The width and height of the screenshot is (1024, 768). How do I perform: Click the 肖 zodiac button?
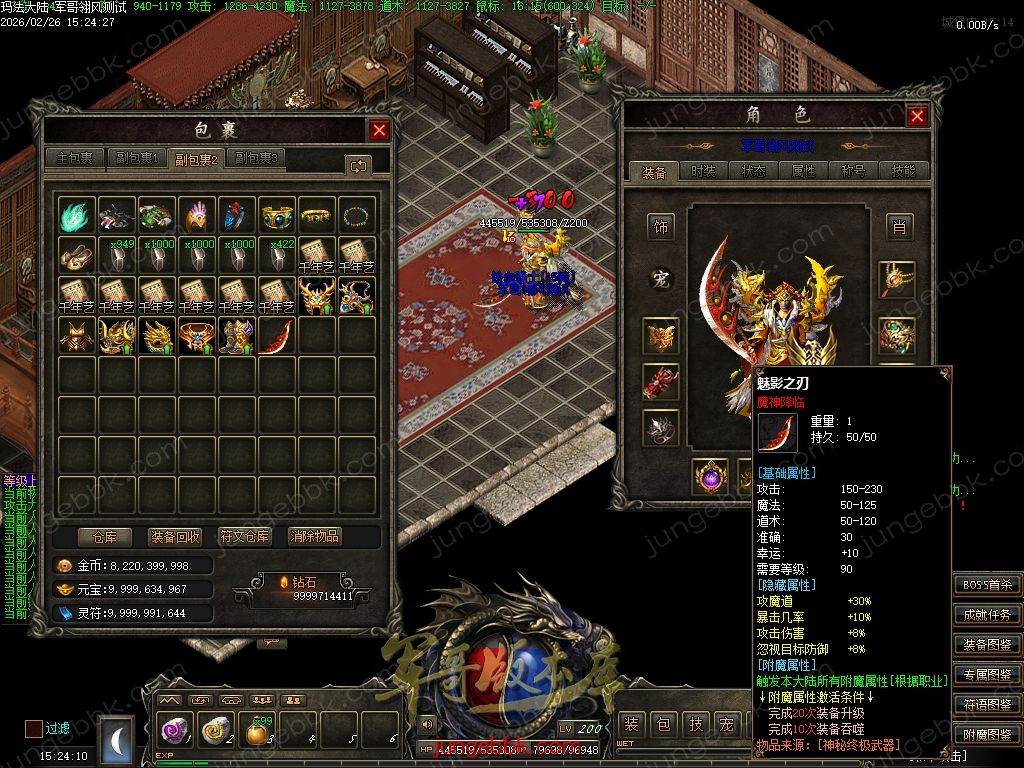coord(899,227)
